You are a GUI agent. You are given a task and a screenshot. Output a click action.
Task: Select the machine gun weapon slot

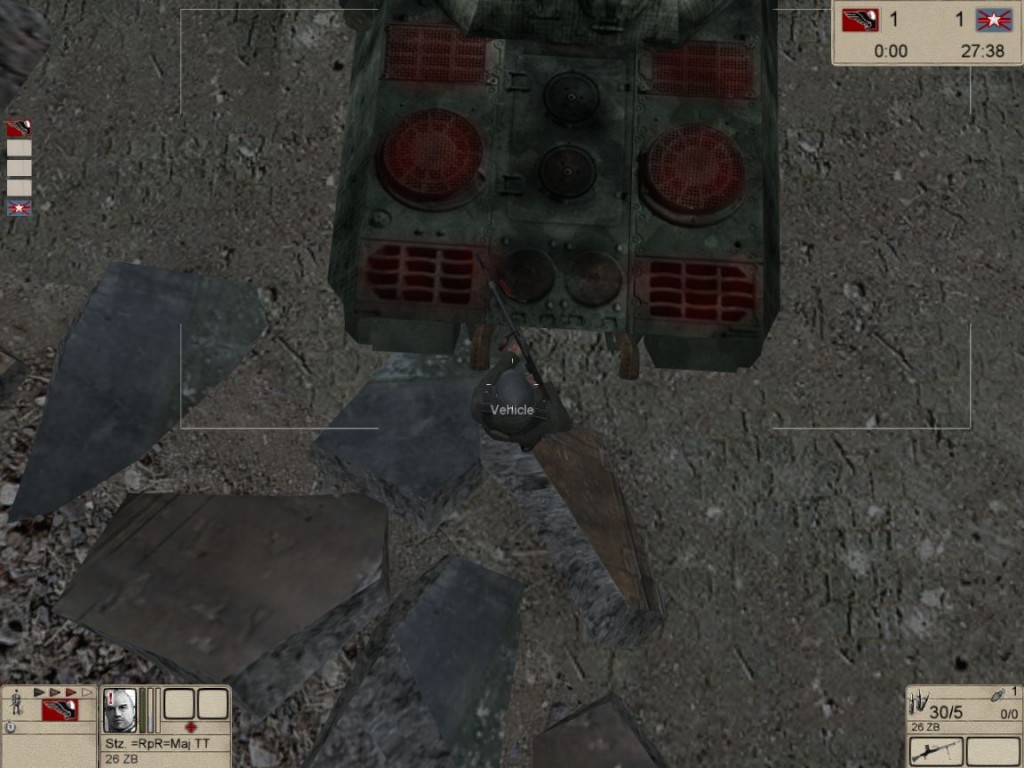[936, 750]
